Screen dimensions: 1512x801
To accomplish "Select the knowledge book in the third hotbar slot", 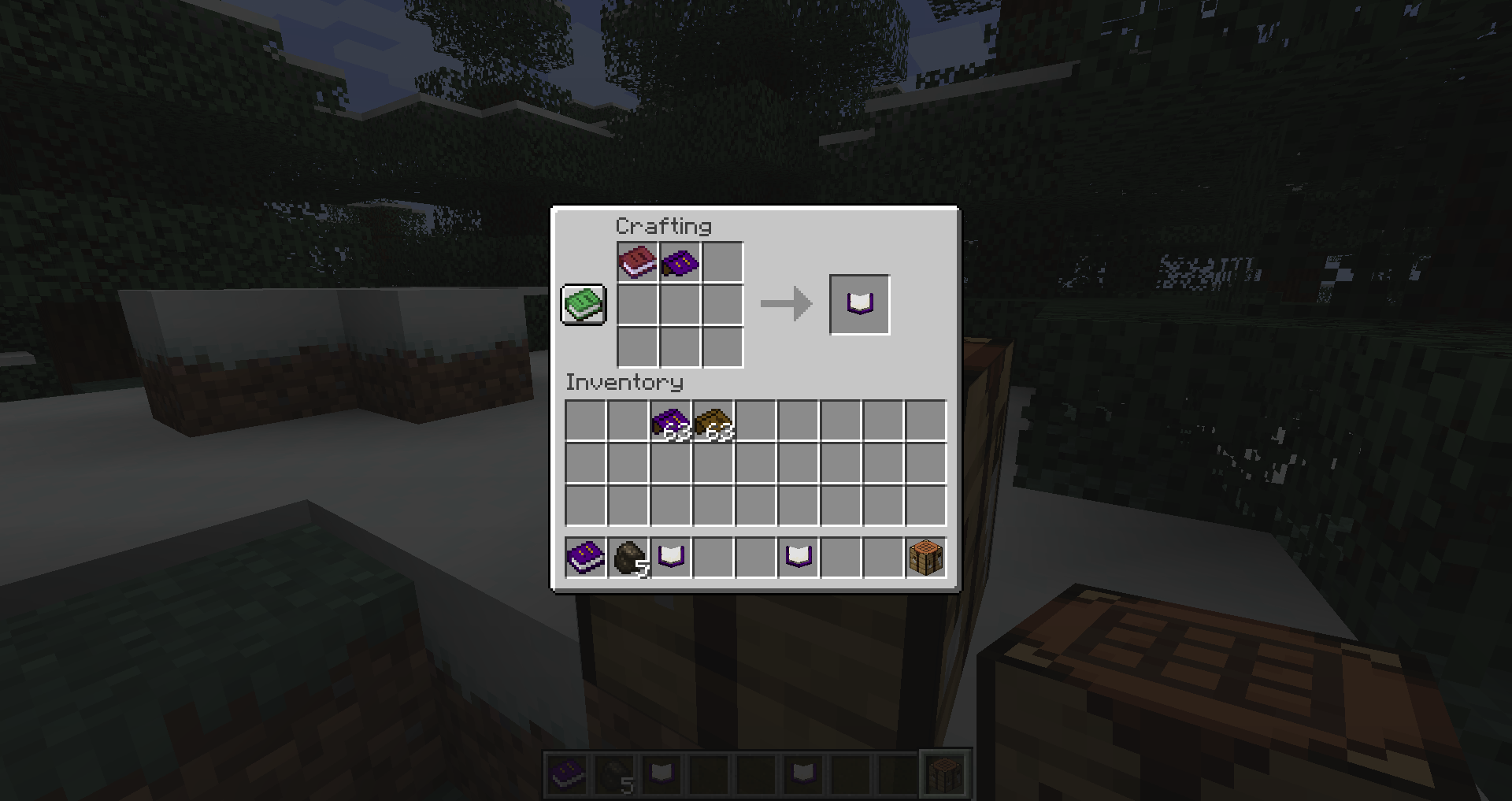I will pos(670,557).
